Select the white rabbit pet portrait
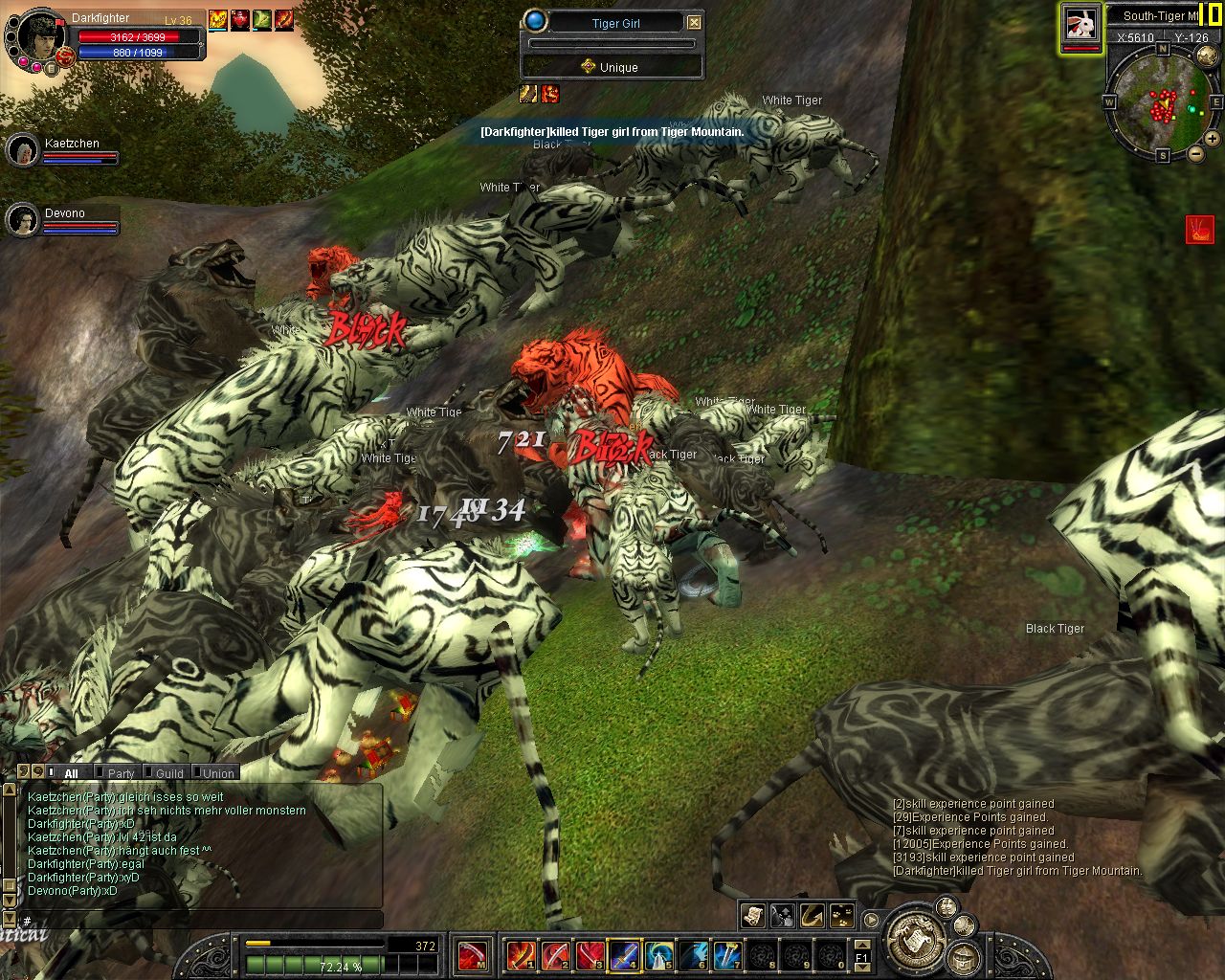This screenshot has width=1225, height=980. (1081, 24)
